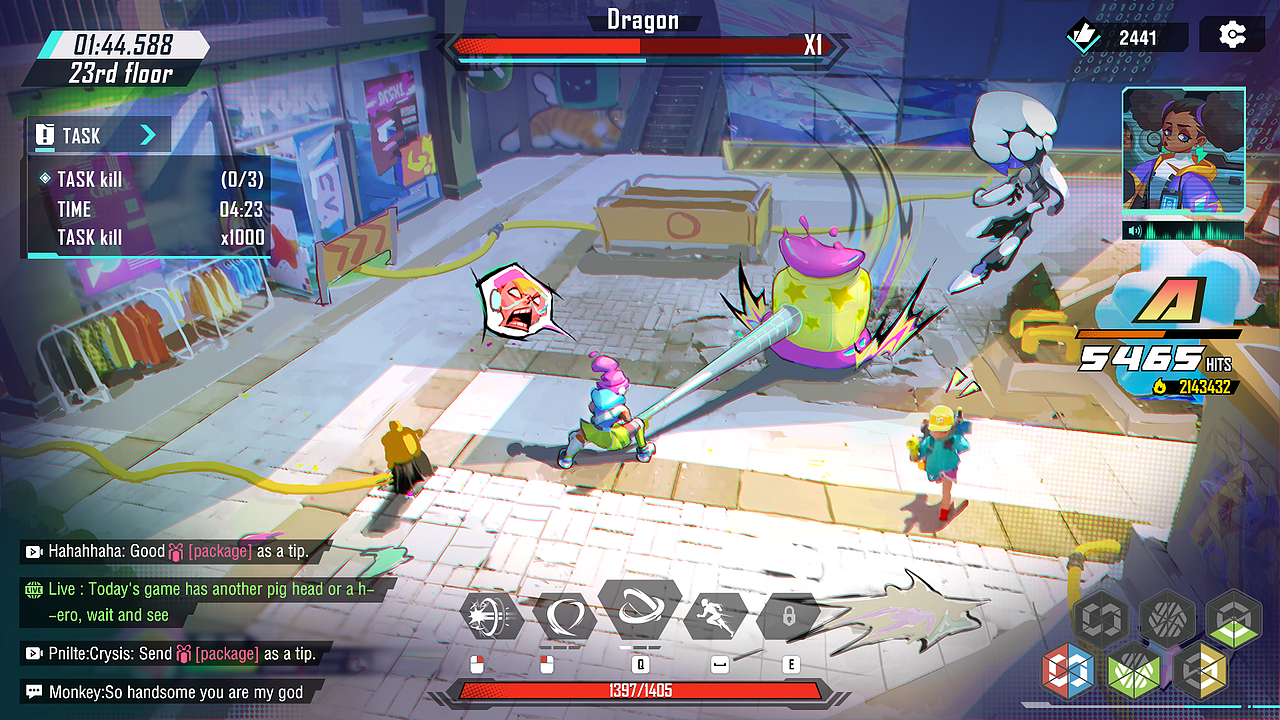The image size is (1280, 720).
Task: Select the locked padlock skill slot
Action: (x=789, y=616)
